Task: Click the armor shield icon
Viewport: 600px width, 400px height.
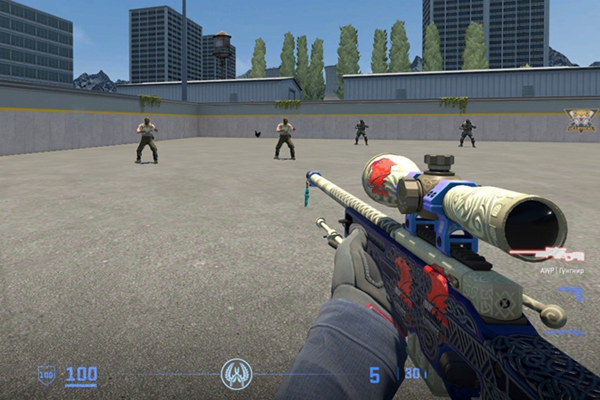Action: pos(47,375)
